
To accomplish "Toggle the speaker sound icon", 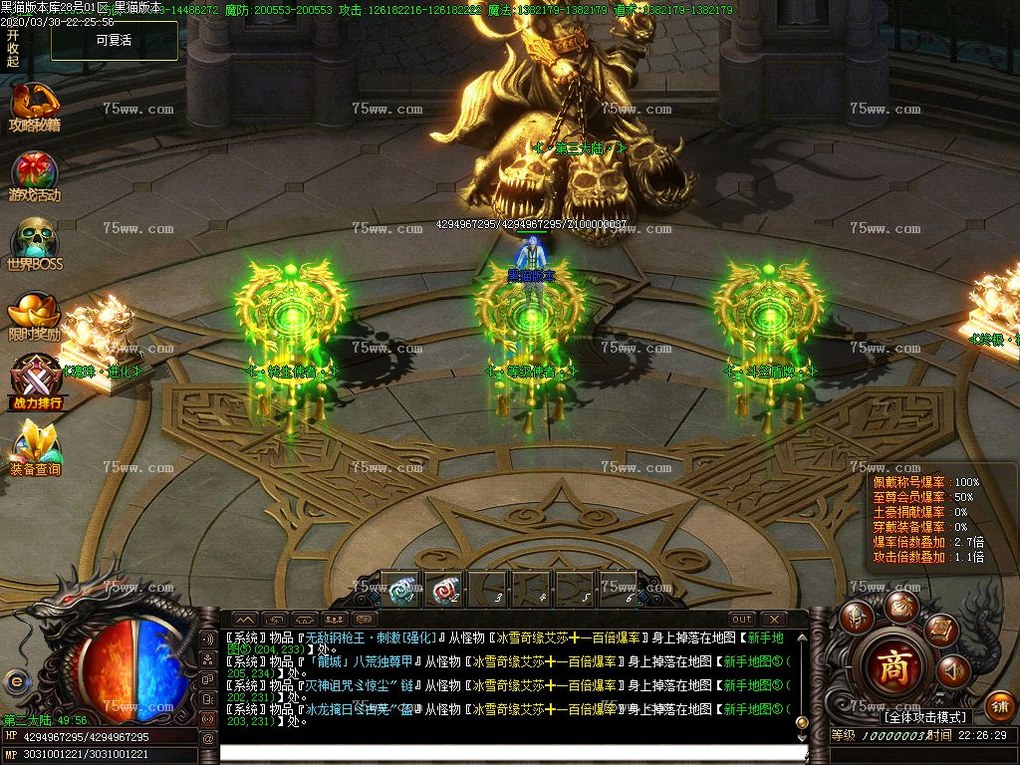I will tap(953, 668).
